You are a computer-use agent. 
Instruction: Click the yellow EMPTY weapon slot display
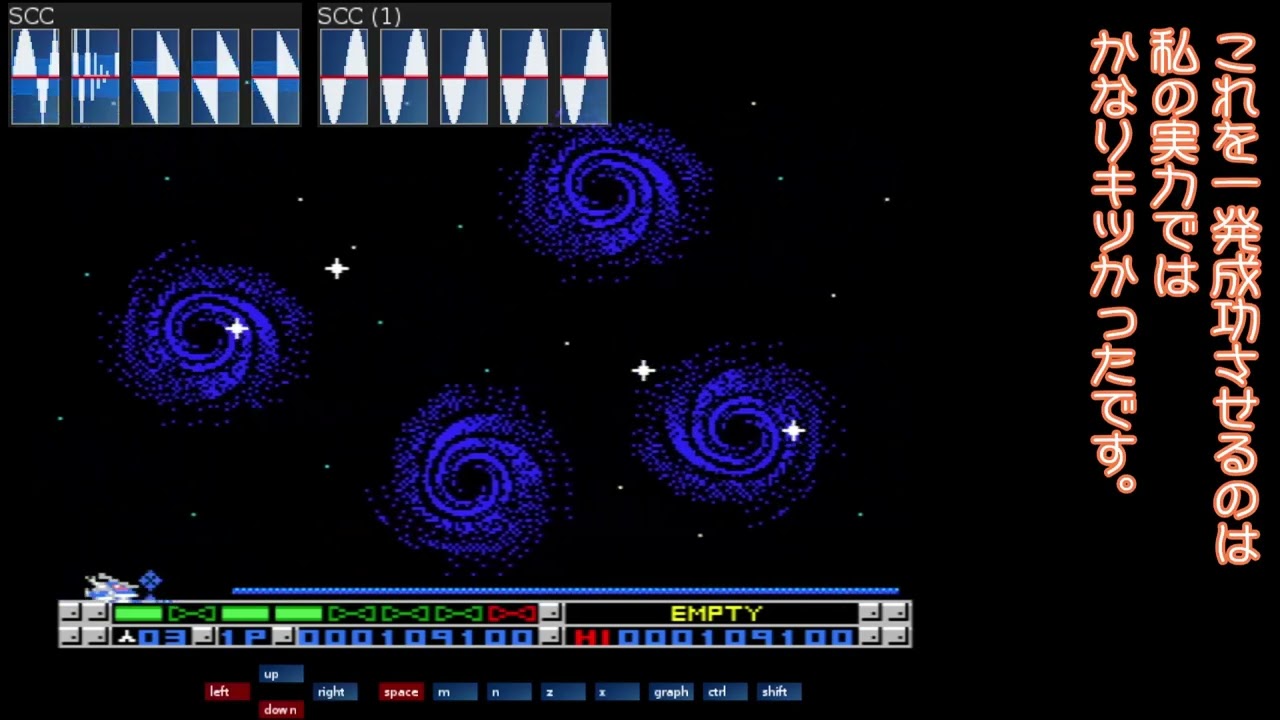714,614
